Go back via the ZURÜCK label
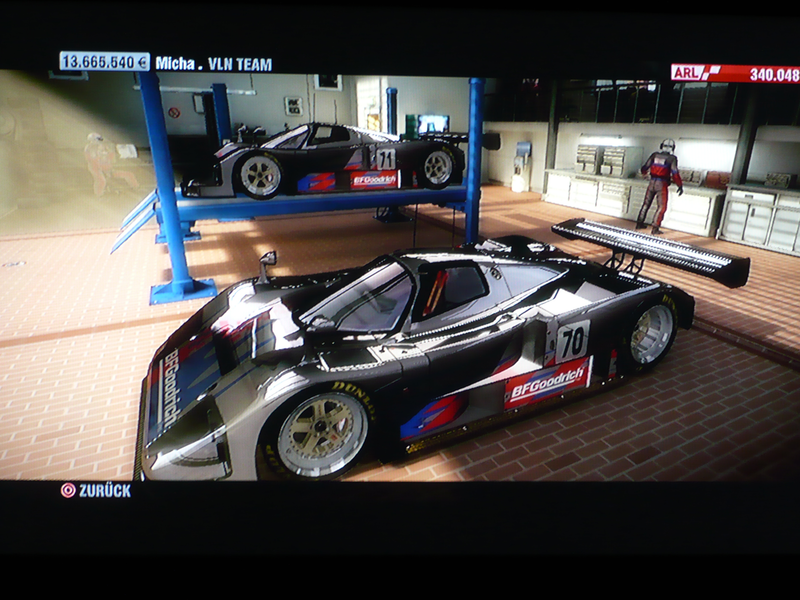The image size is (800, 600). [x=104, y=490]
